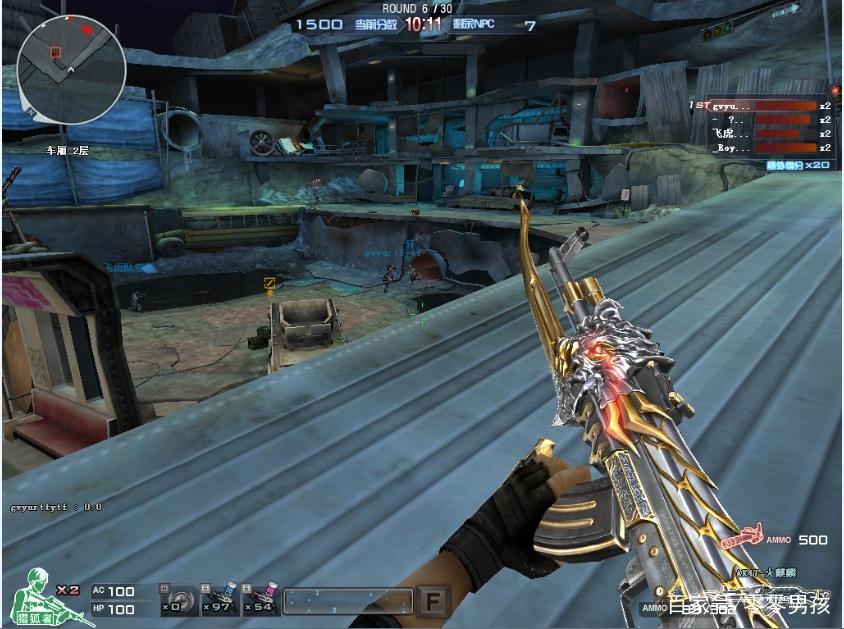This screenshot has width=844, height=629.
Task: Select the pink vial item with x54
Action: pos(262,600)
